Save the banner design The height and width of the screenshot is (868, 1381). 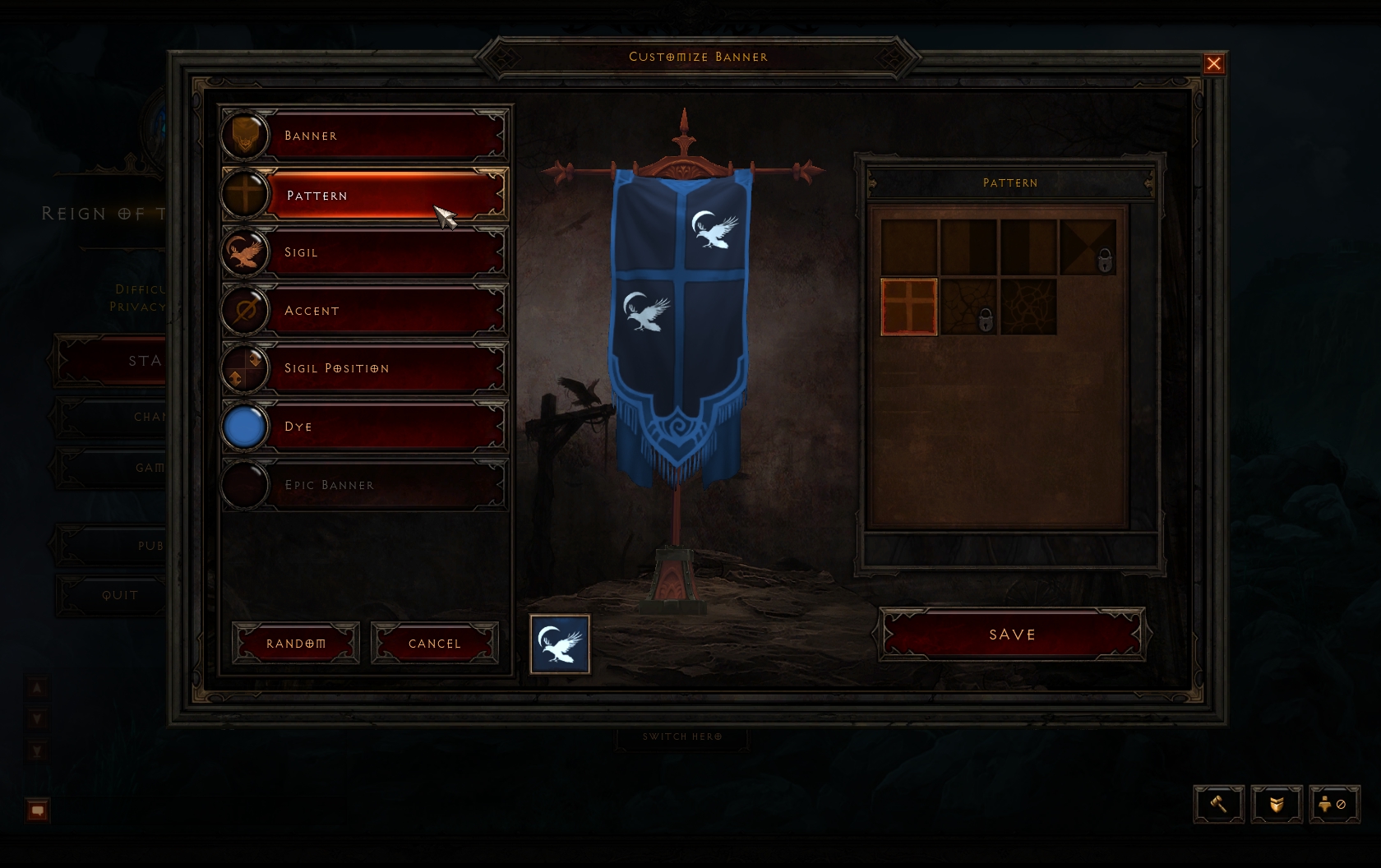click(1012, 635)
